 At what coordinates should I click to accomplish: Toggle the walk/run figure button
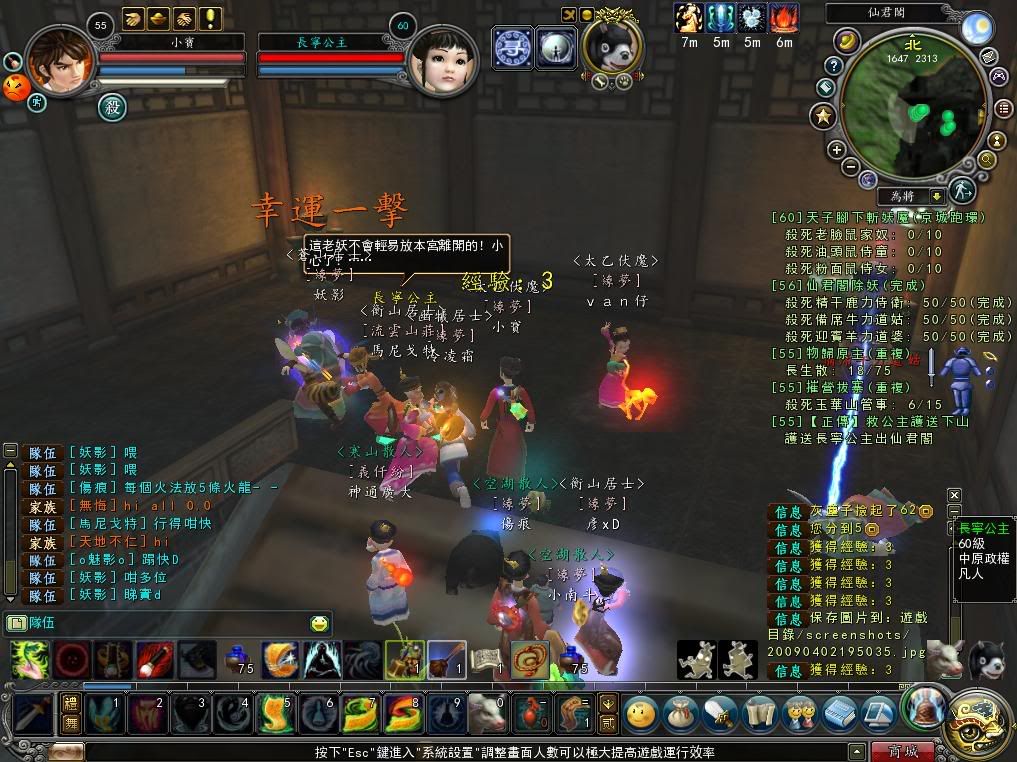[x=962, y=189]
